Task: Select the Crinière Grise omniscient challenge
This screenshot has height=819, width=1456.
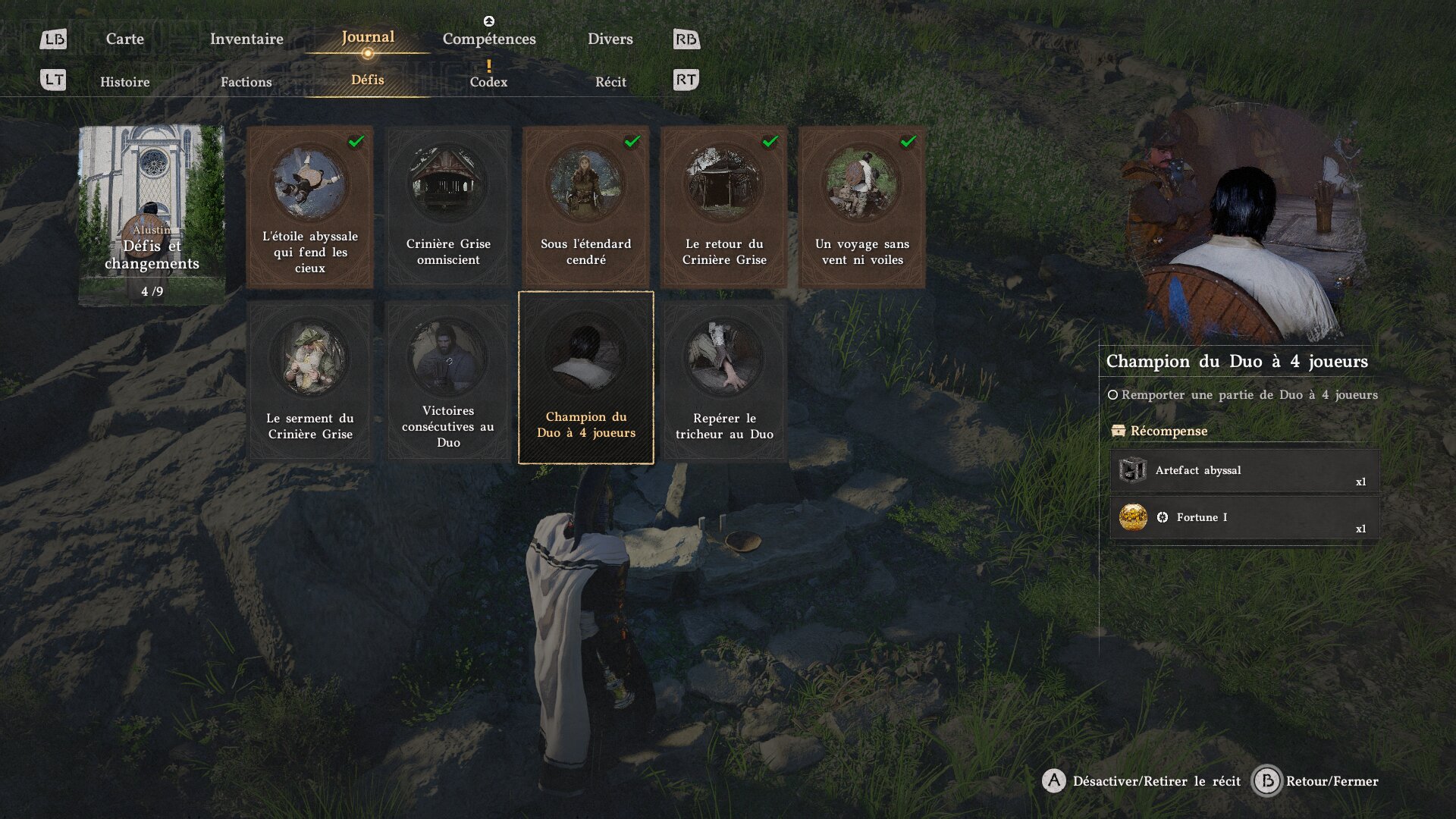Action: pyautogui.click(x=448, y=207)
